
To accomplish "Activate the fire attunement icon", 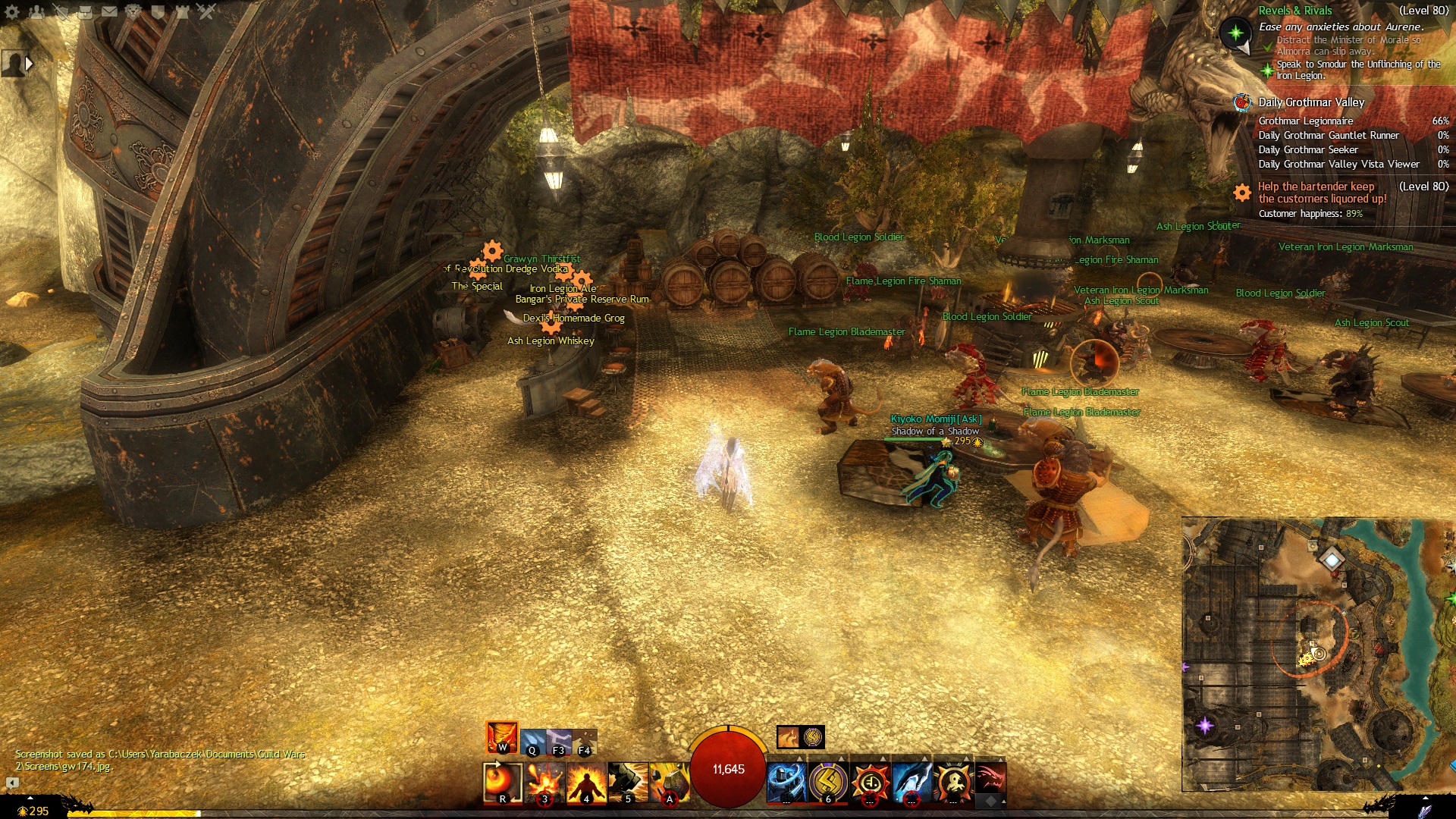I will pos(502,736).
